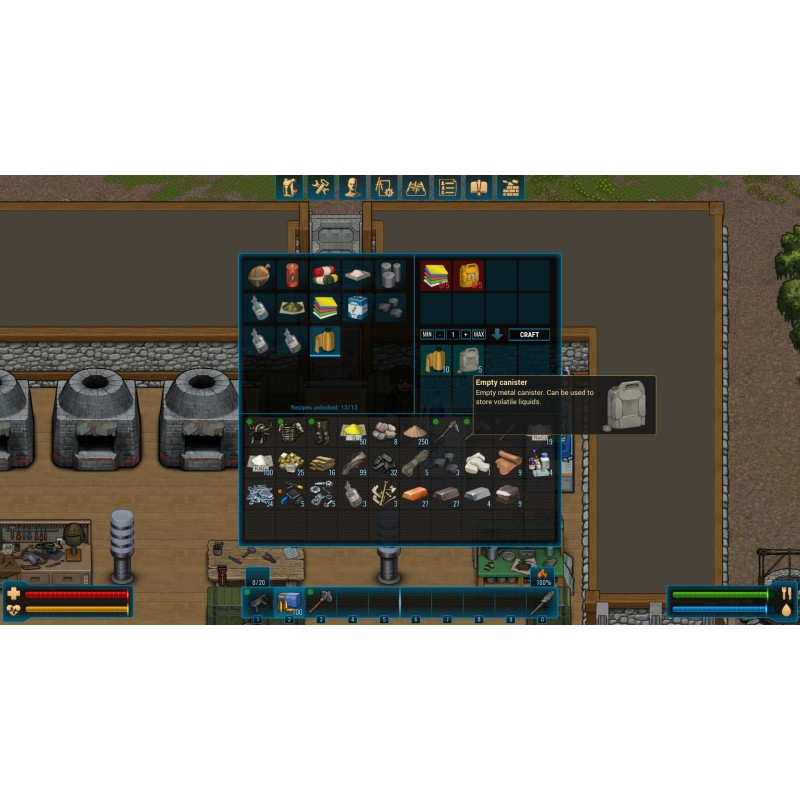Pick the round bomb recipe
The width and height of the screenshot is (800, 800).
[x=260, y=275]
